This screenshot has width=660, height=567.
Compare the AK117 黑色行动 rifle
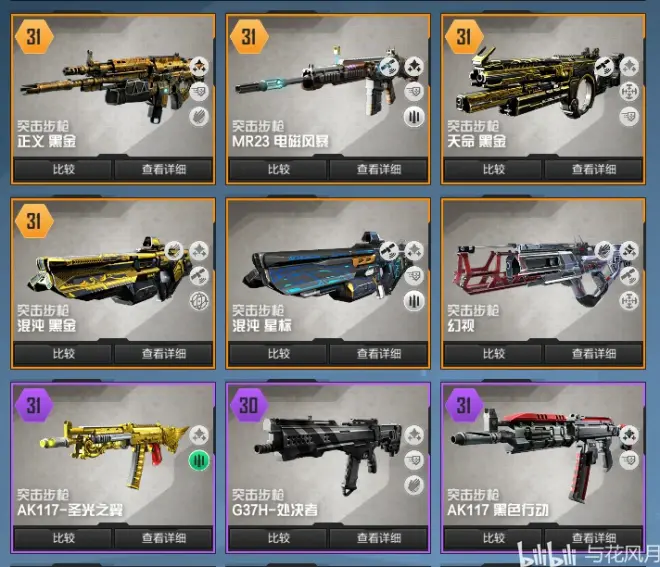coord(494,538)
